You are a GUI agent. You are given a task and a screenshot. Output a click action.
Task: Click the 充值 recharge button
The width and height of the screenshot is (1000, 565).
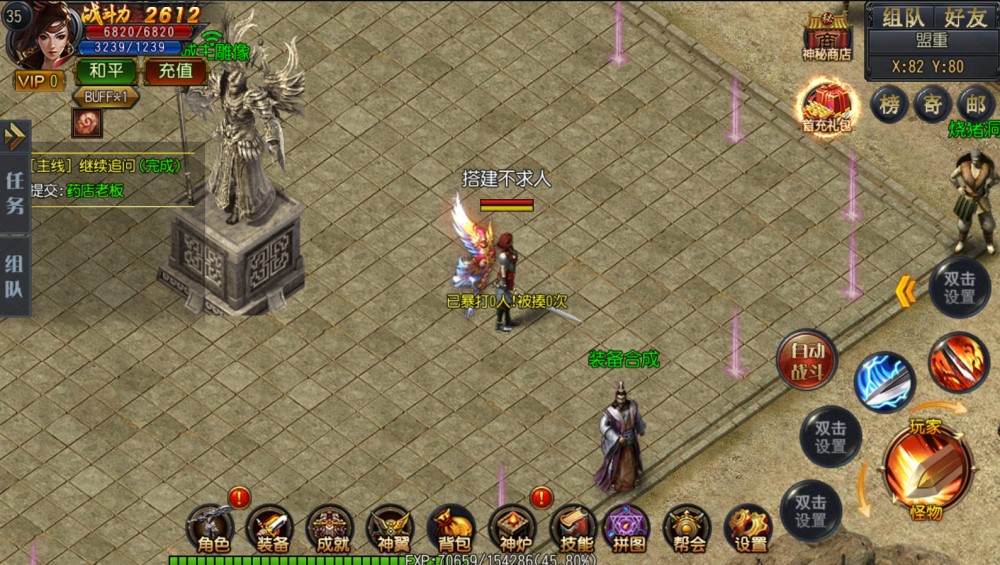tap(175, 72)
